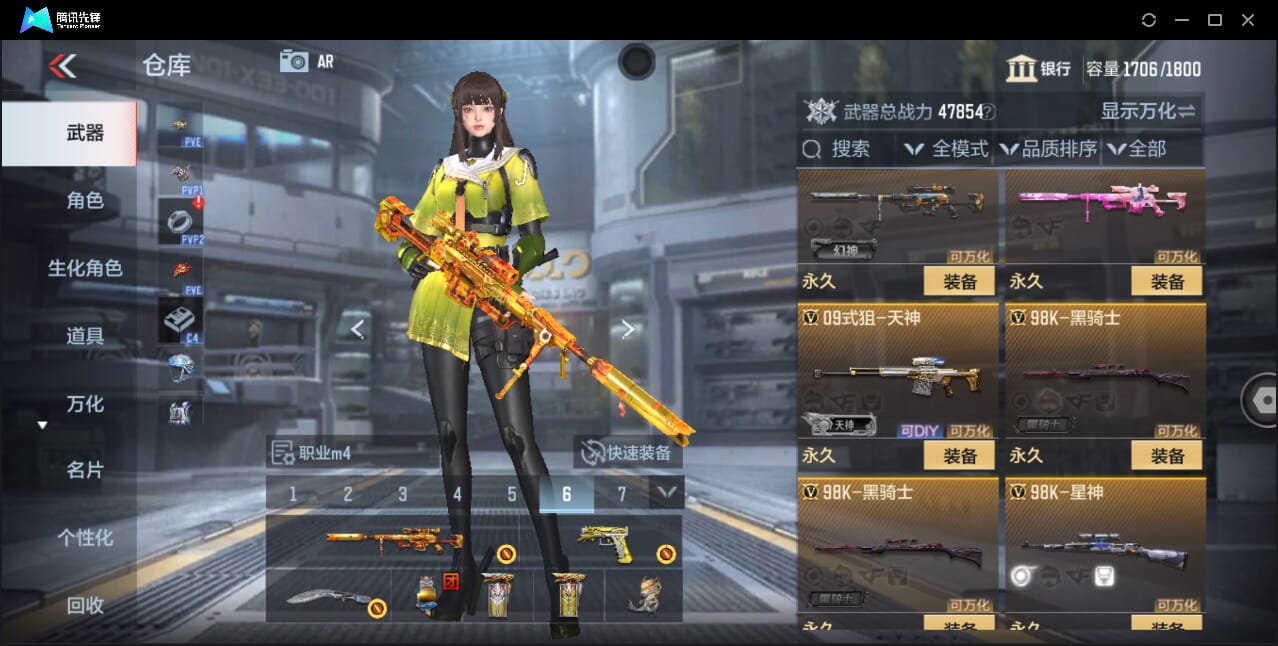Viewport: 1278px width, 646px height.
Task: Equip the 09式狙-天神 sniper rifle
Action: point(958,456)
